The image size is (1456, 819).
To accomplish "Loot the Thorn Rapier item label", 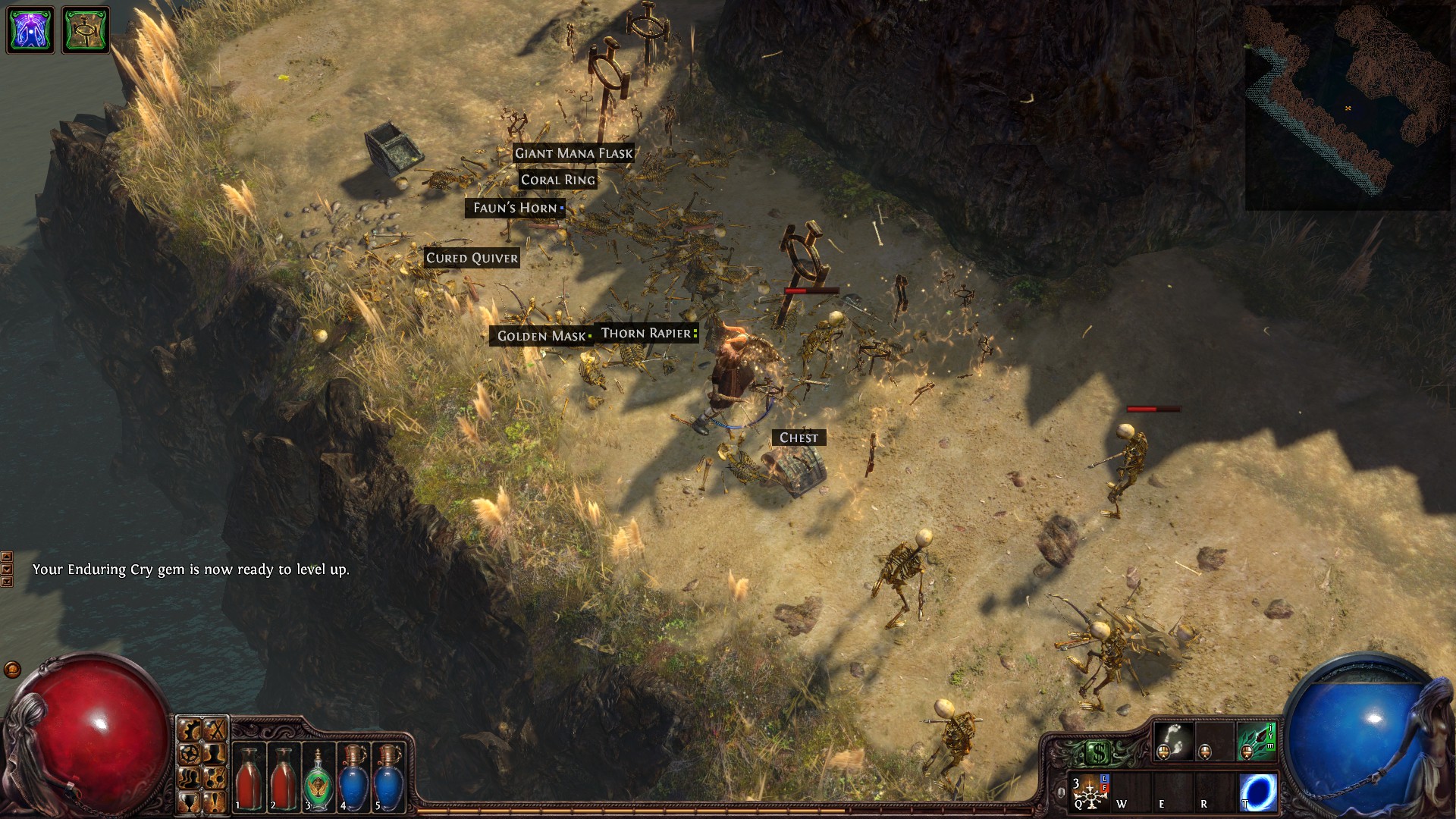I will pos(646,333).
